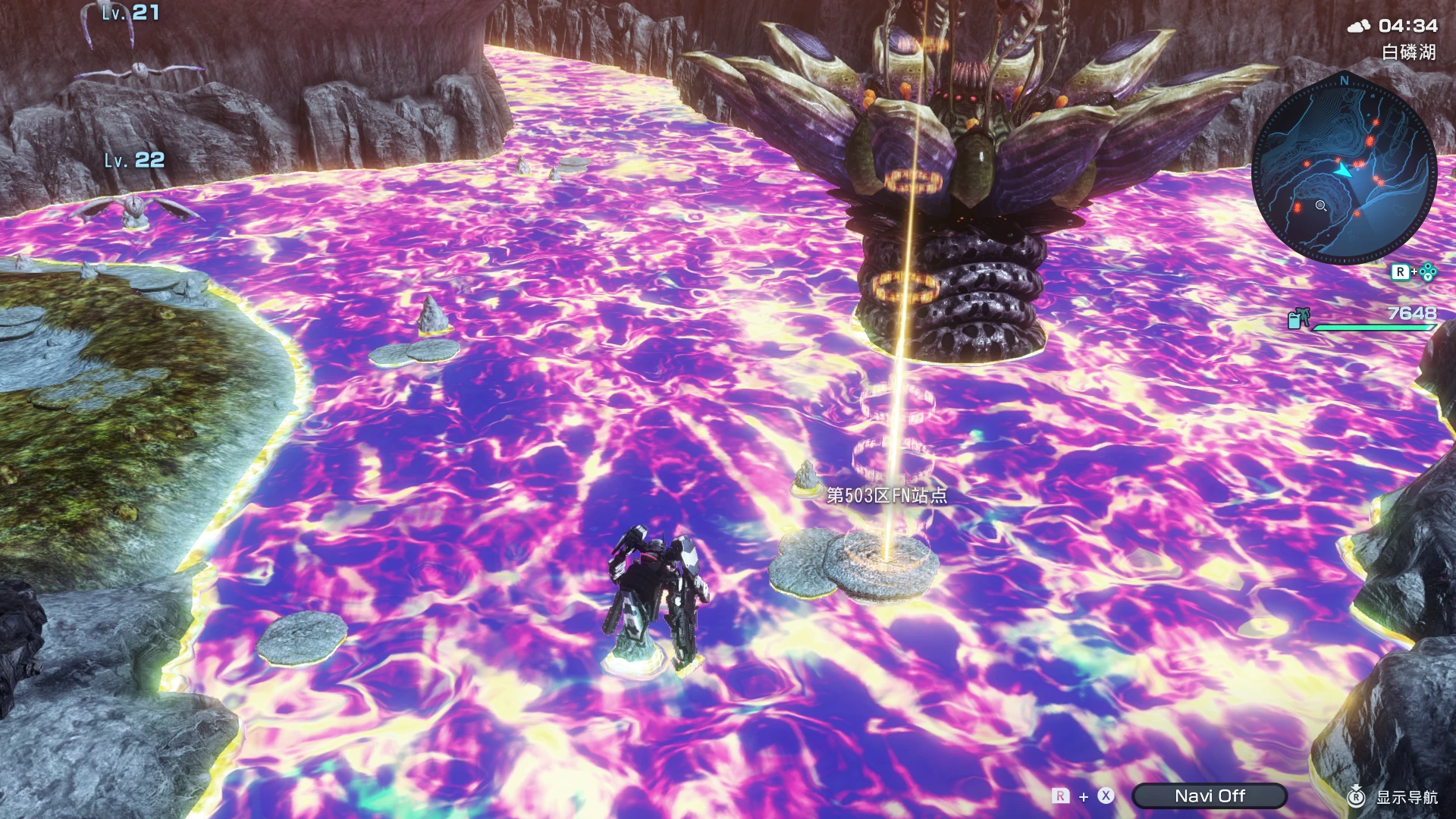1456x819 pixels.
Task: Click the fuel gauge progress bar
Action: [x=1373, y=327]
